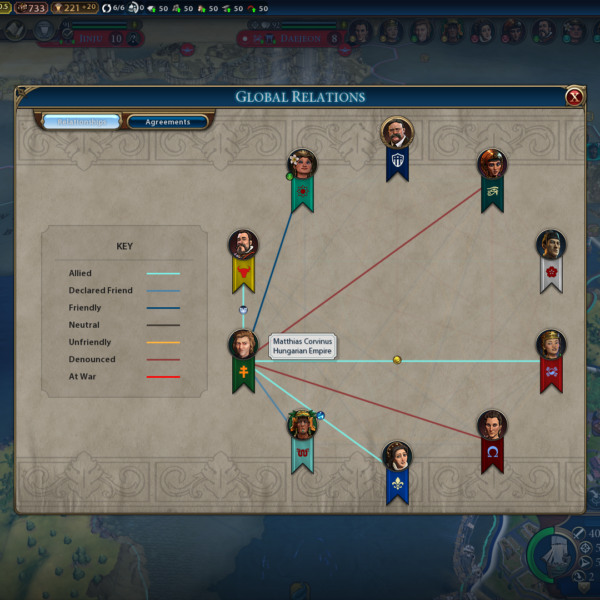Switch to the Agreements tab

pos(168,122)
